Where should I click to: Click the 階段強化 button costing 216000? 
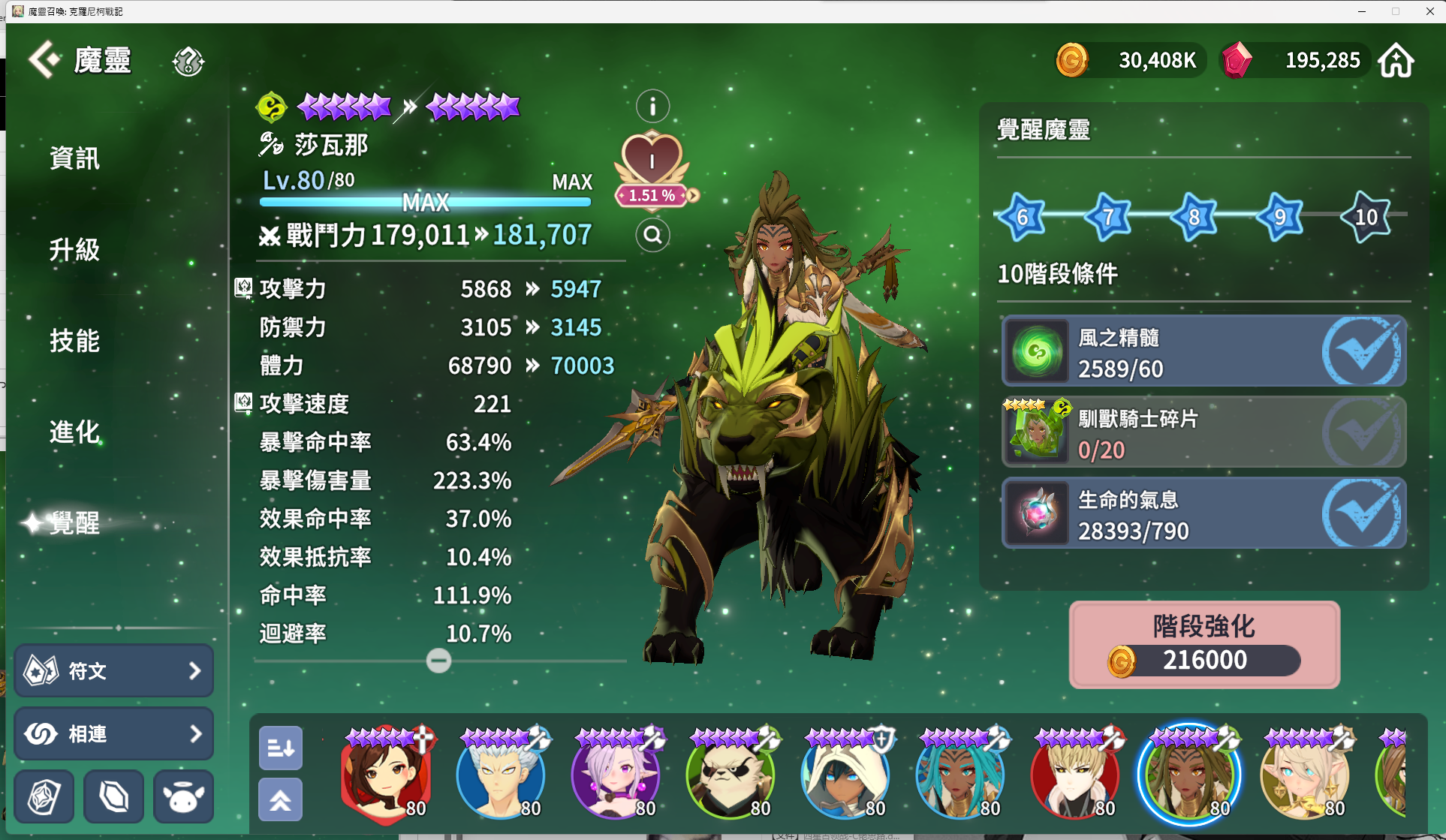point(1204,645)
